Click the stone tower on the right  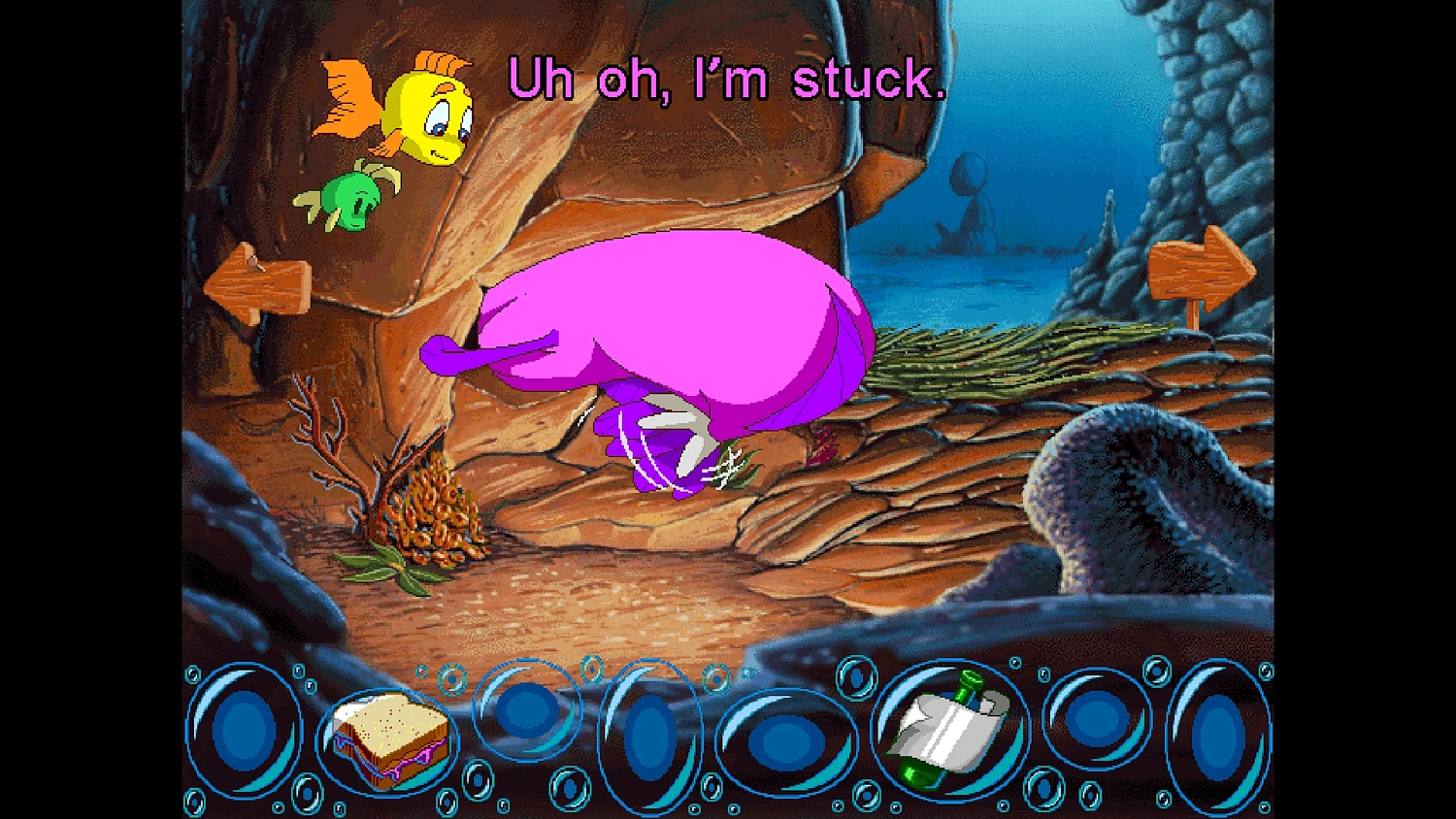coord(1213,126)
